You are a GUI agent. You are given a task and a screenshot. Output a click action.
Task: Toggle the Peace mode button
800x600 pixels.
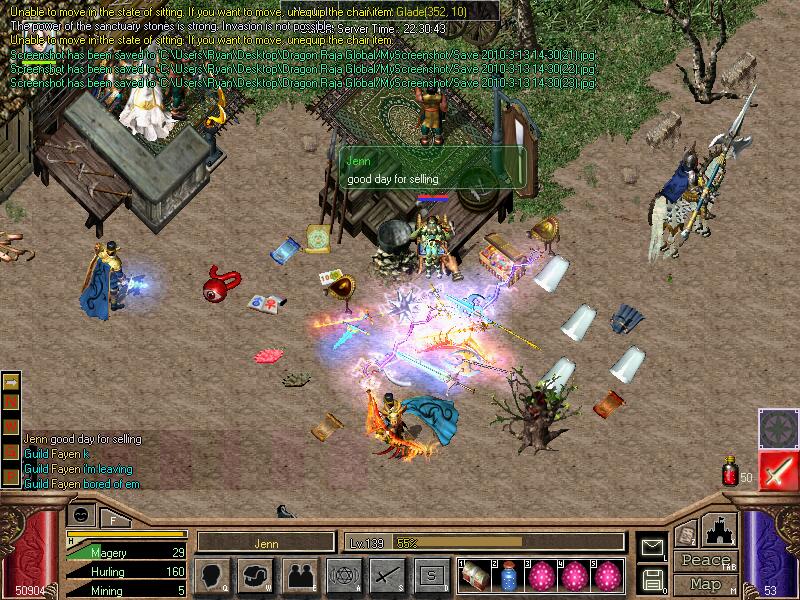pos(705,561)
